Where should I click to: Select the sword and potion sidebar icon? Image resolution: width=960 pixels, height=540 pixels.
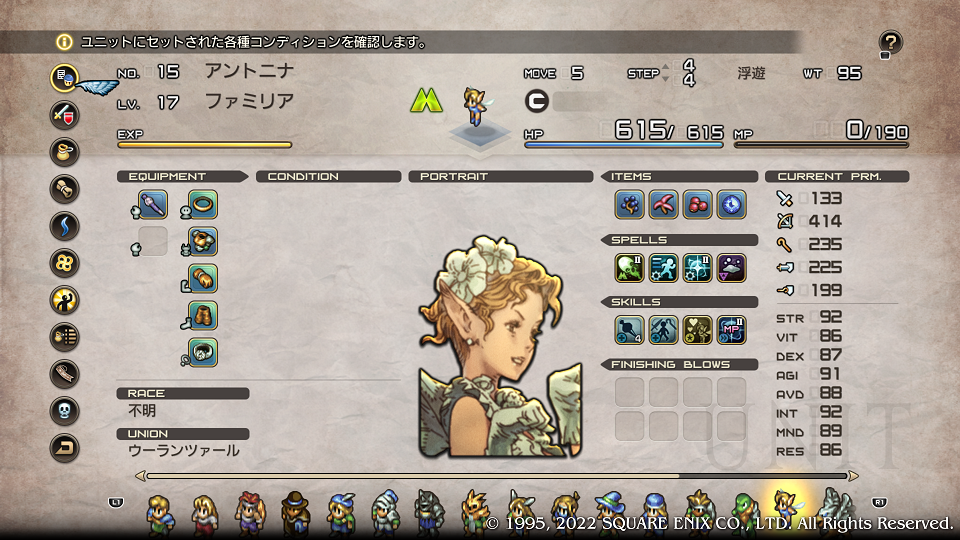tap(64, 114)
